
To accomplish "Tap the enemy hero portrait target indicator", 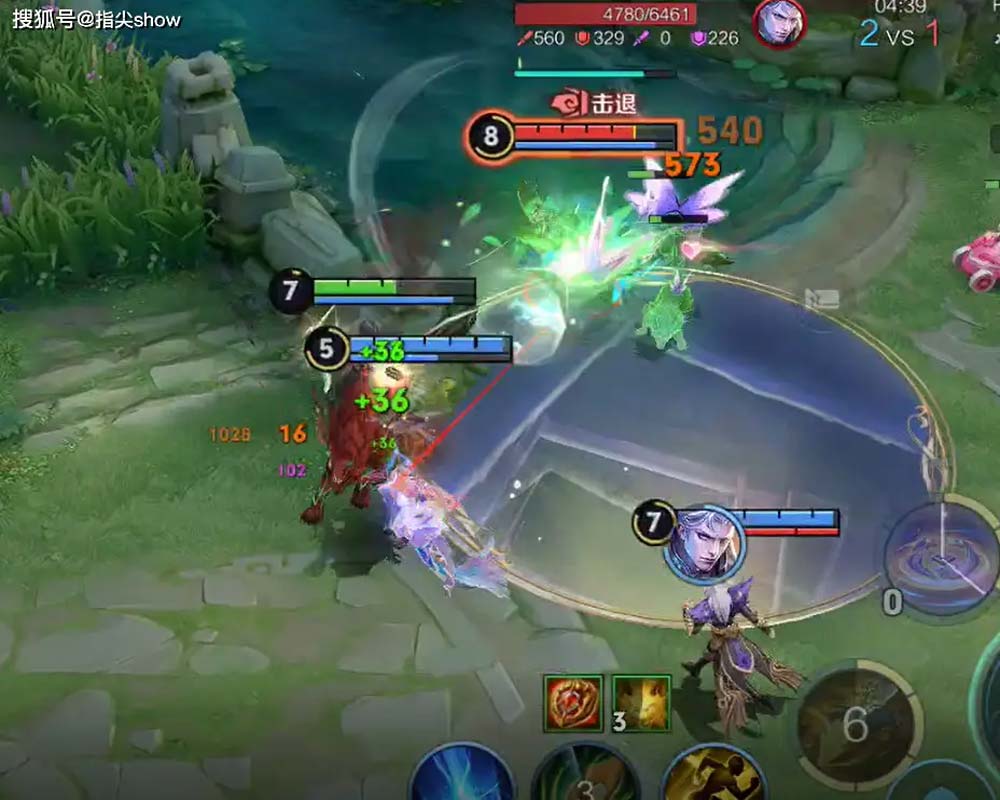I will [779, 24].
